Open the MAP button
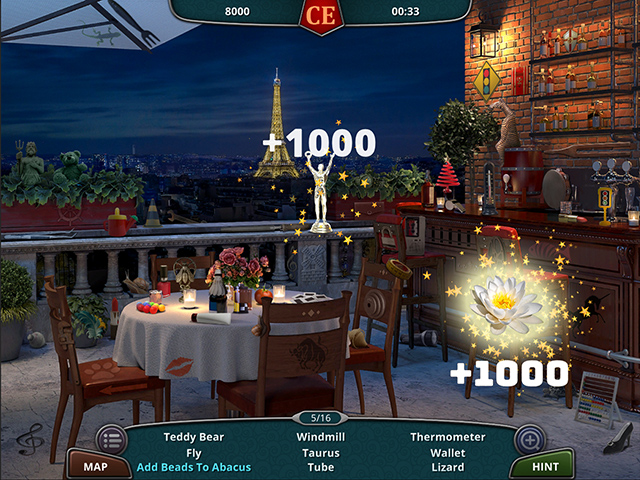This screenshot has width=640, height=480. click(x=95, y=466)
